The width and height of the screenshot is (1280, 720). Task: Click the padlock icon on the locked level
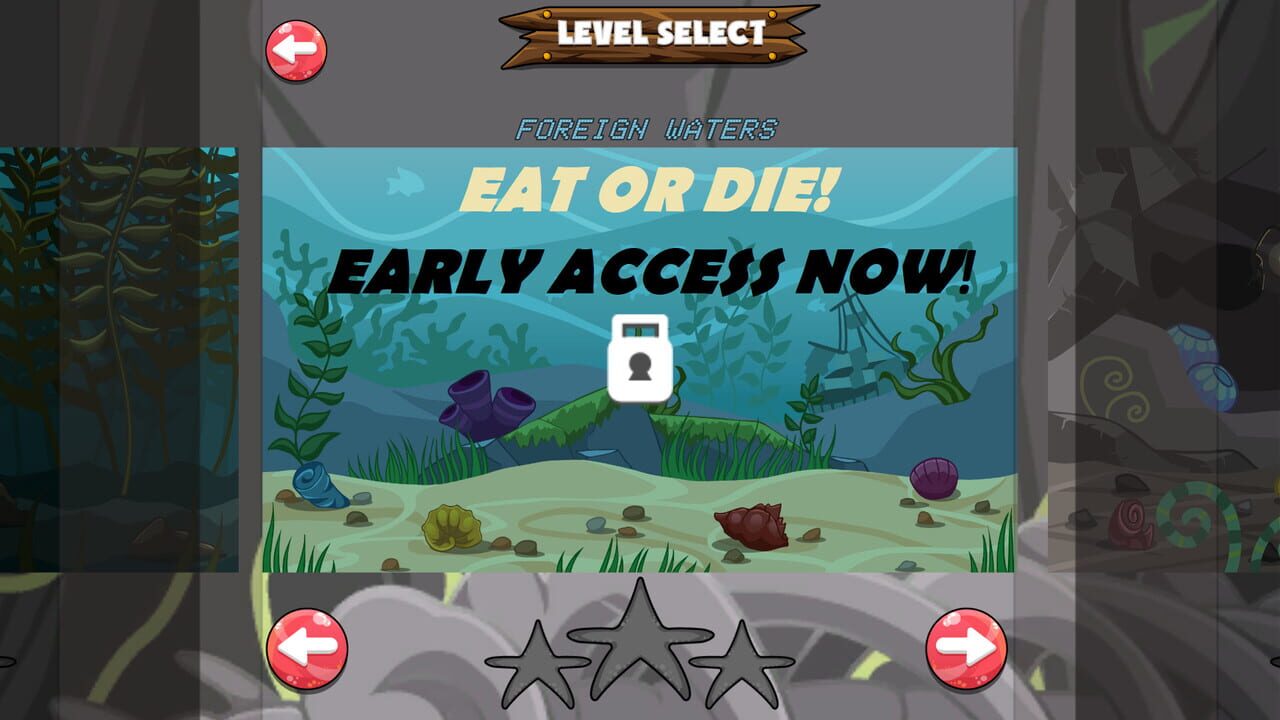pos(638,358)
